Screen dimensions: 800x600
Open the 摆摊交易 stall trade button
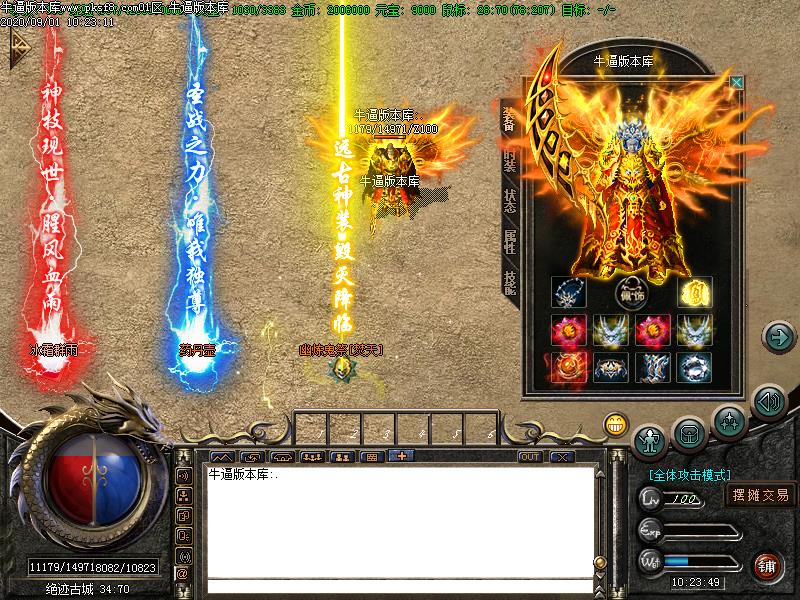coord(760,494)
